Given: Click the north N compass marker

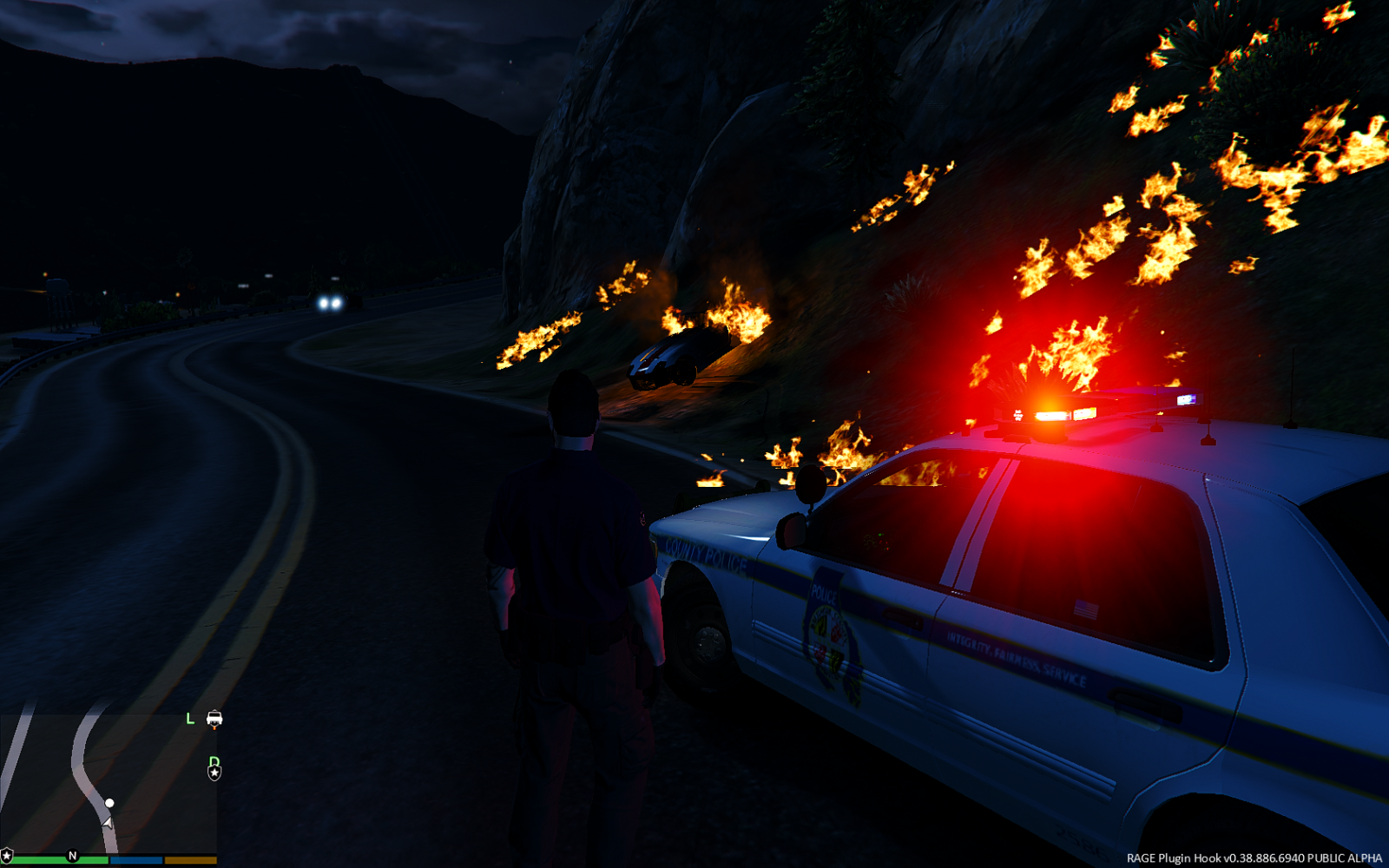Looking at the screenshot, I should (x=73, y=856).
